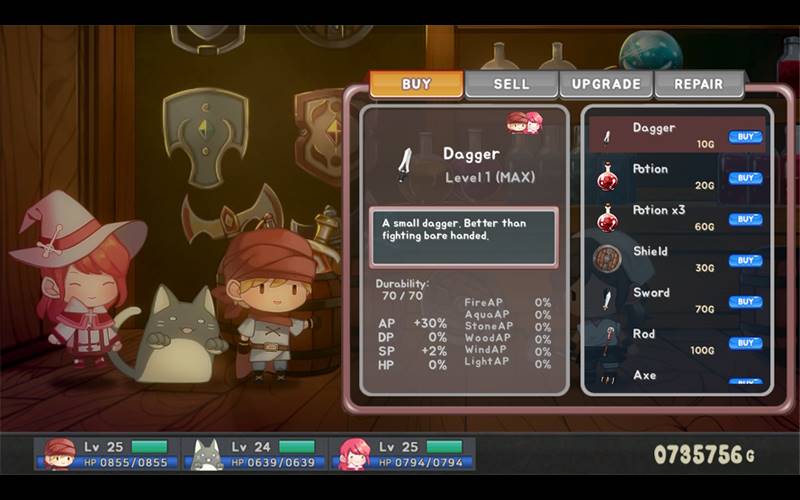The width and height of the screenshot is (800, 500).
Task: Buy the Rod for 100G
Action: tap(745, 343)
